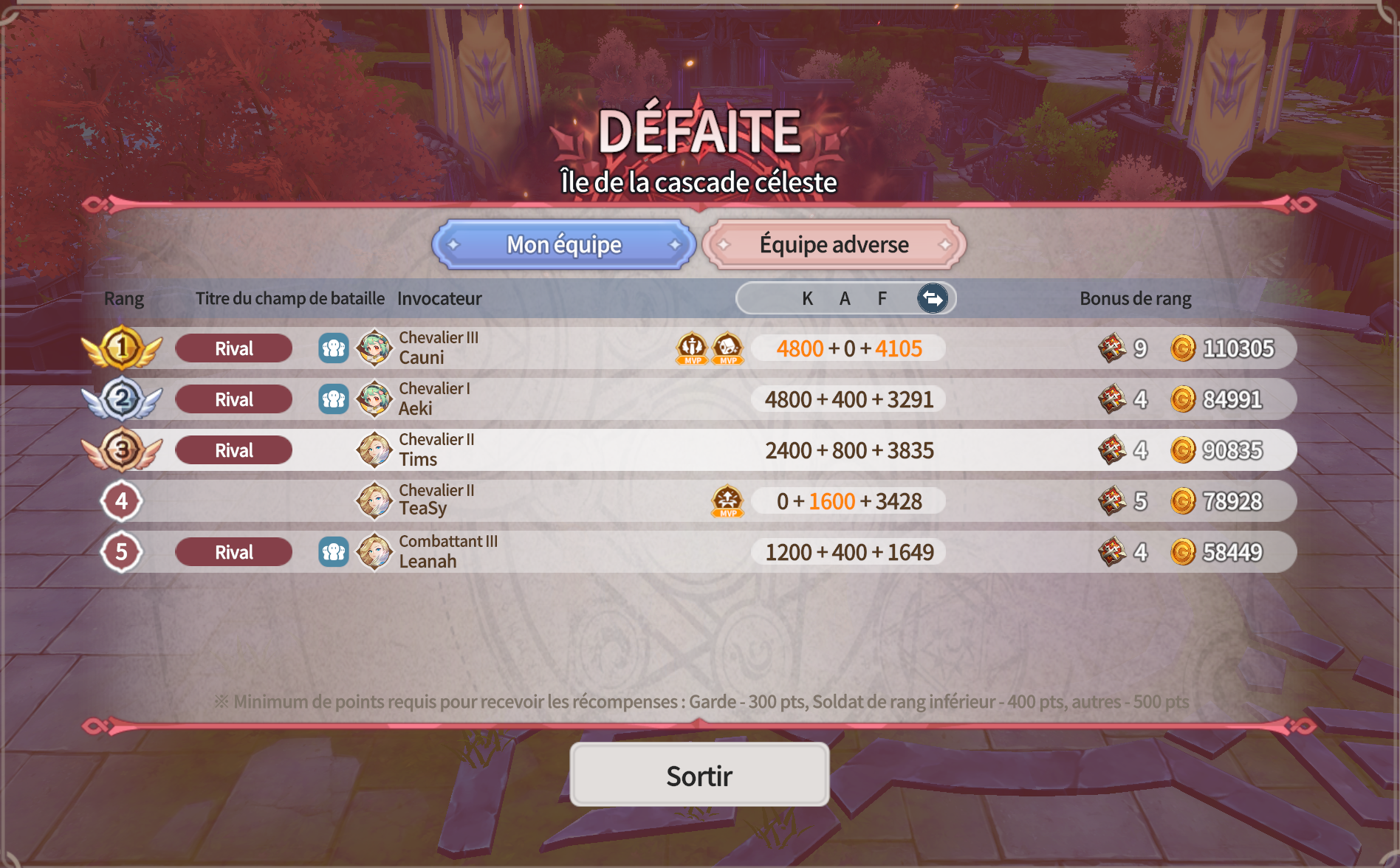Click Tims' character portrait
The image size is (1400, 868).
[x=374, y=450]
